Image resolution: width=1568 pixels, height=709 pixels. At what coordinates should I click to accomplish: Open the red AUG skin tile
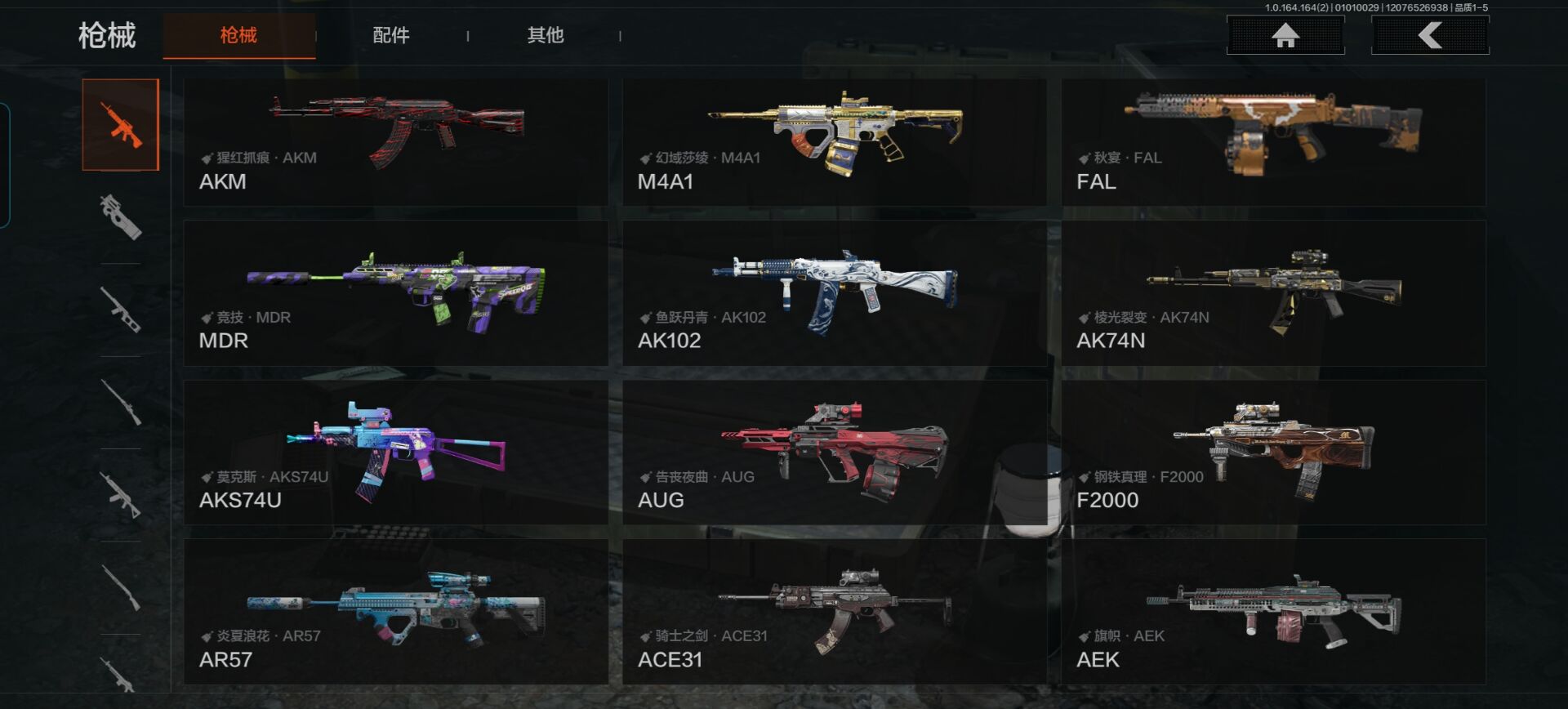coord(834,452)
